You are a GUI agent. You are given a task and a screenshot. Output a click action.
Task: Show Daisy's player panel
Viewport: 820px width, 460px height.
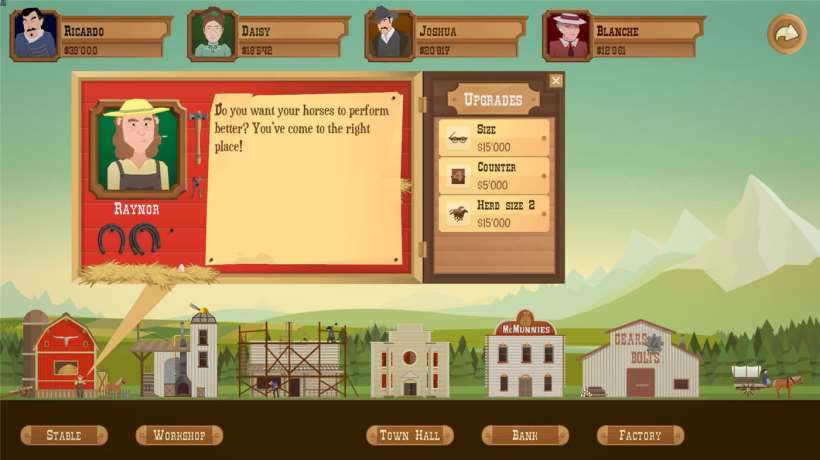click(x=269, y=36)
